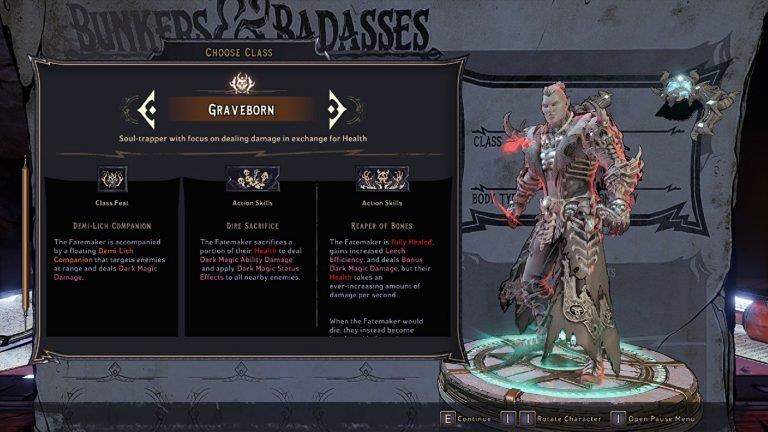Choose the Dire Sacrifice action skill icon
The width and height of the screenshot is (768, 432).
(244, 178)
